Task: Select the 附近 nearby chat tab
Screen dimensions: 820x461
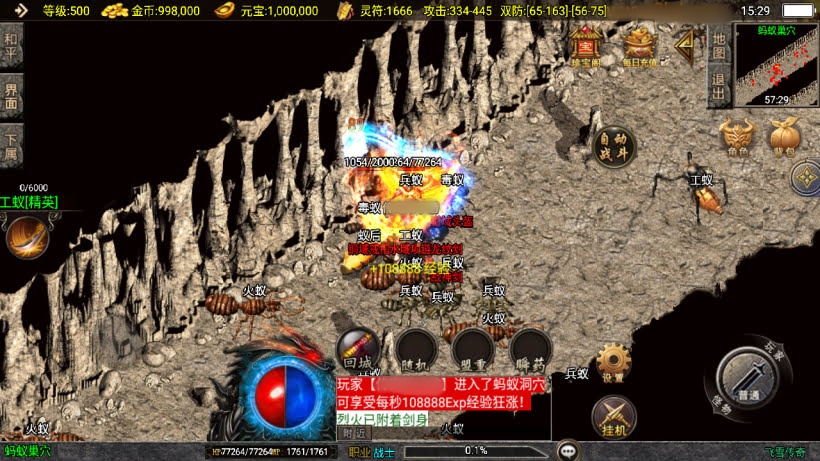Action: click(354, 433)
